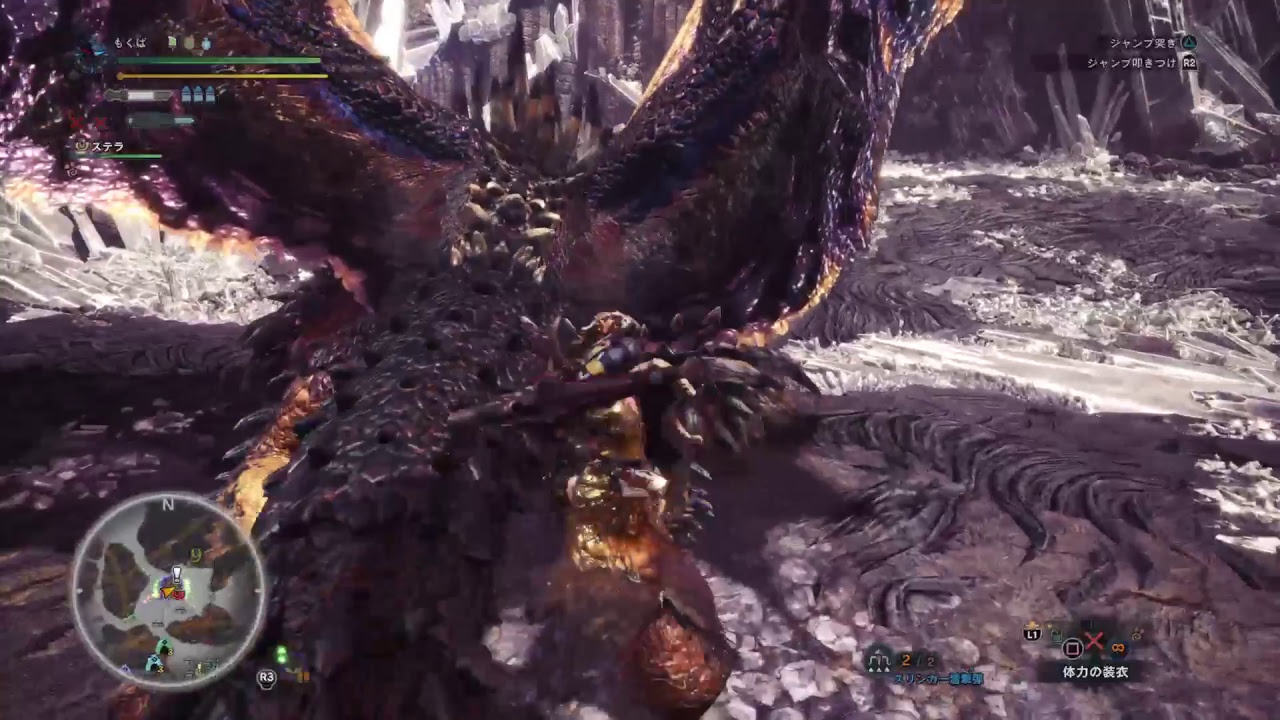This screenshot has width=1280, height=720.
Task: Click the Square button prompt on the item bar
Action: pos(1072,648)
